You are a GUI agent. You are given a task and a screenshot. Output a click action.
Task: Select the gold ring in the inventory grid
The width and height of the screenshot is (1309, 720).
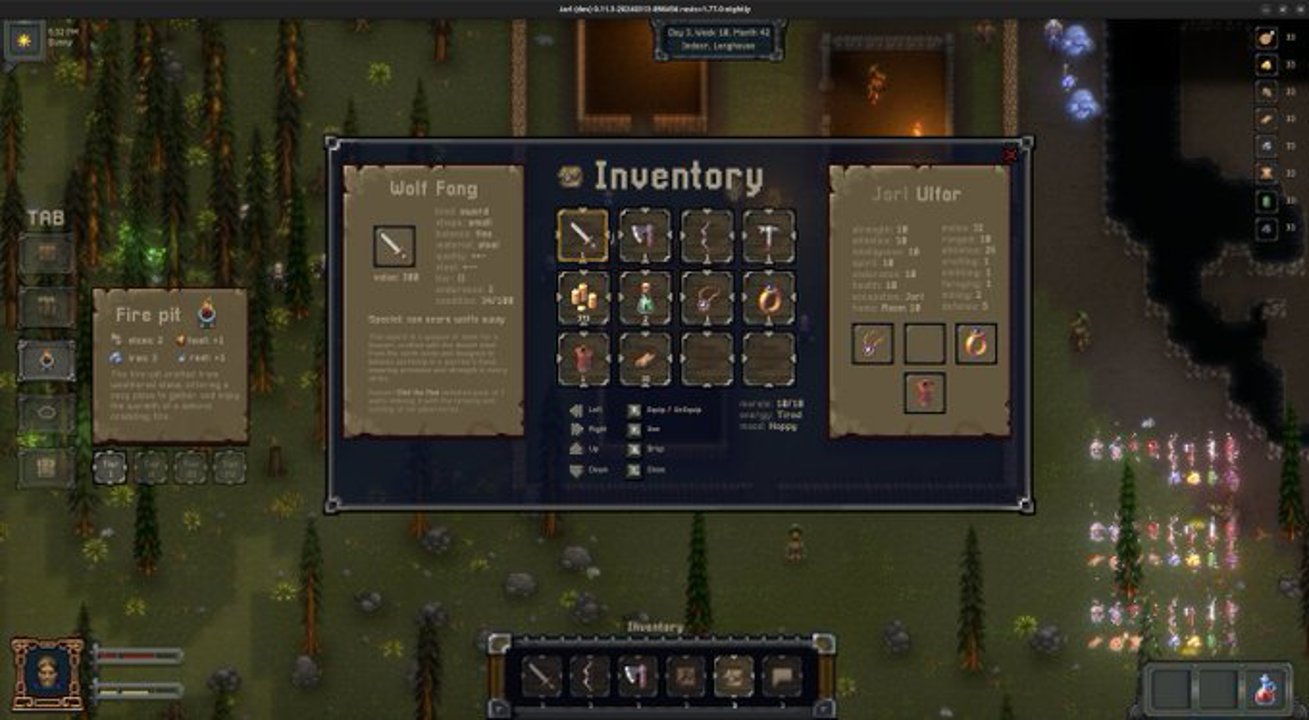tap(769, 297)
